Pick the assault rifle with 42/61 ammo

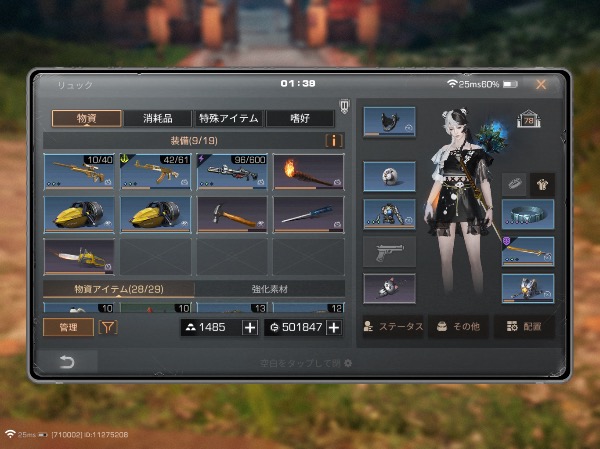click(156, 171)
